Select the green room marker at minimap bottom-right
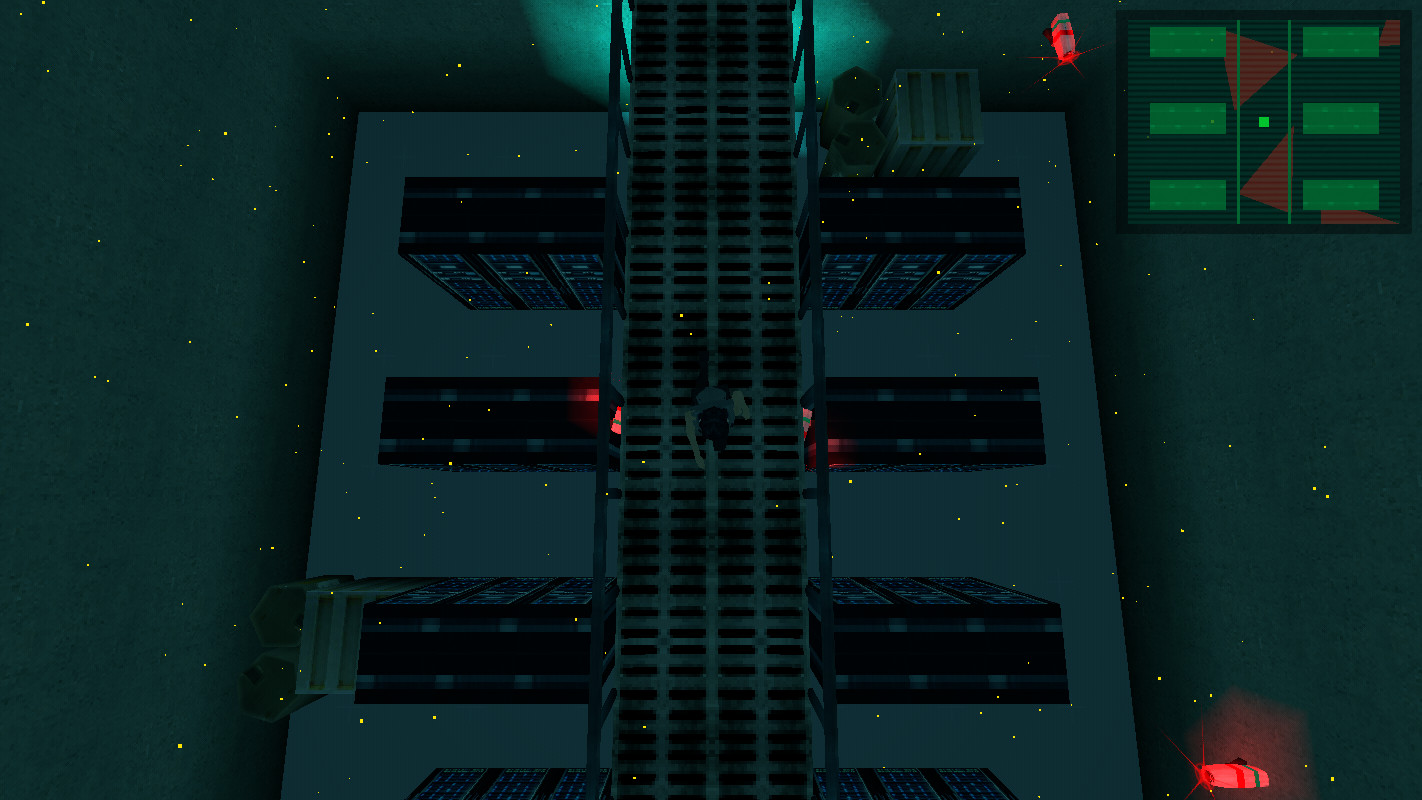The image size is (1422, 800). point(1340,194)
